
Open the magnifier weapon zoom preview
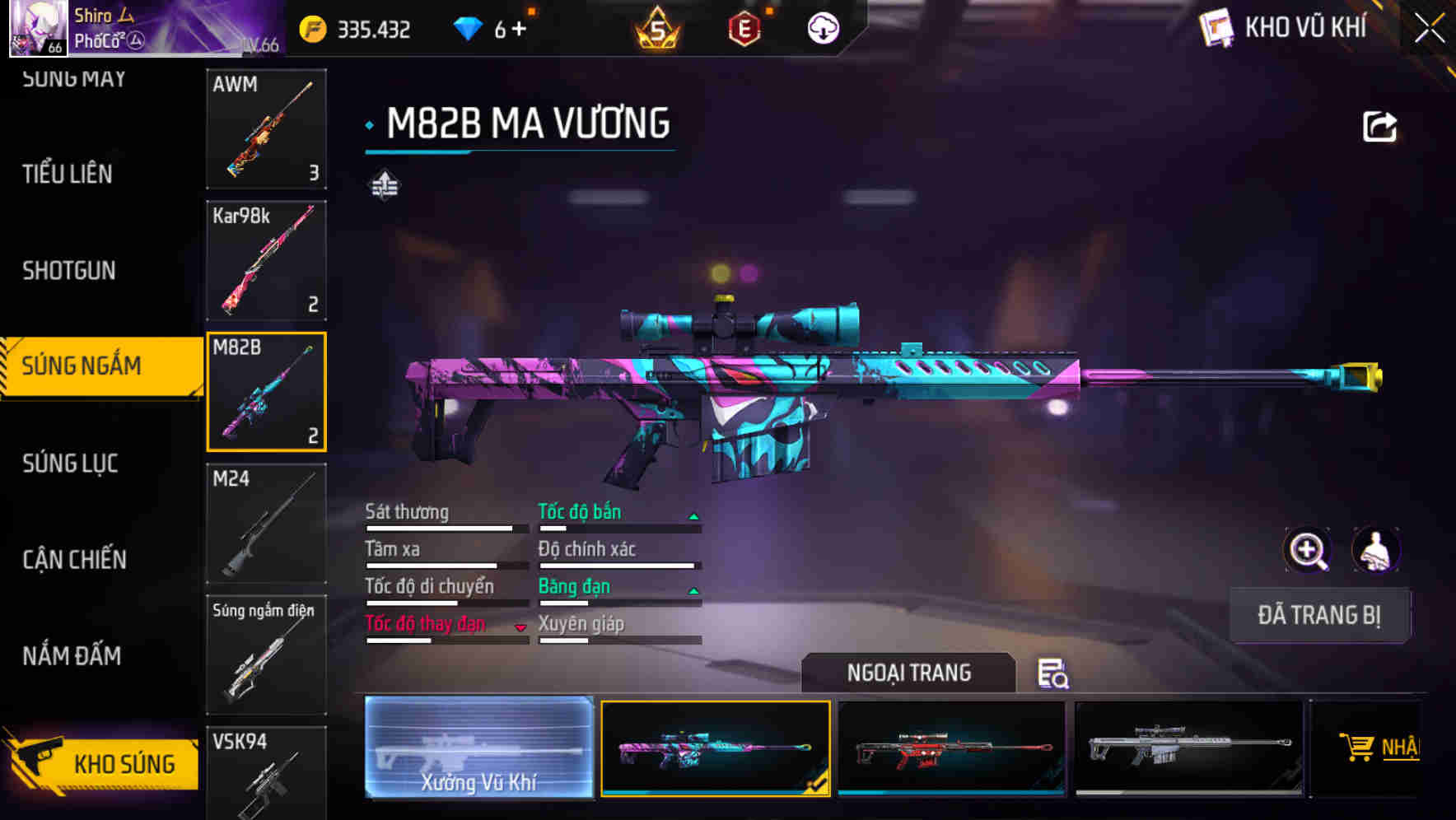coord(1306,550)
